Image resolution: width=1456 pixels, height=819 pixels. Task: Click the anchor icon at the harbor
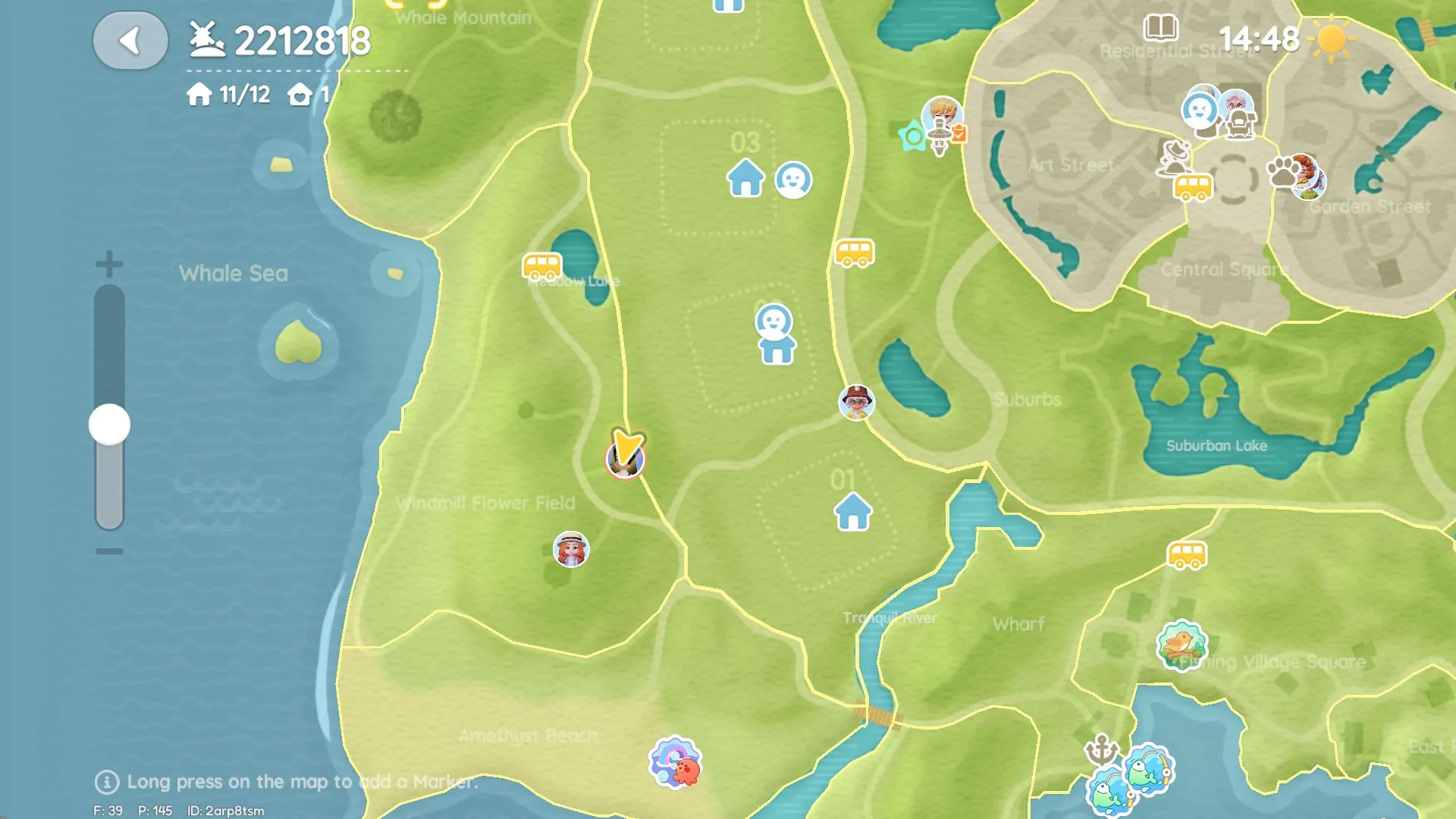(1101, 747)
